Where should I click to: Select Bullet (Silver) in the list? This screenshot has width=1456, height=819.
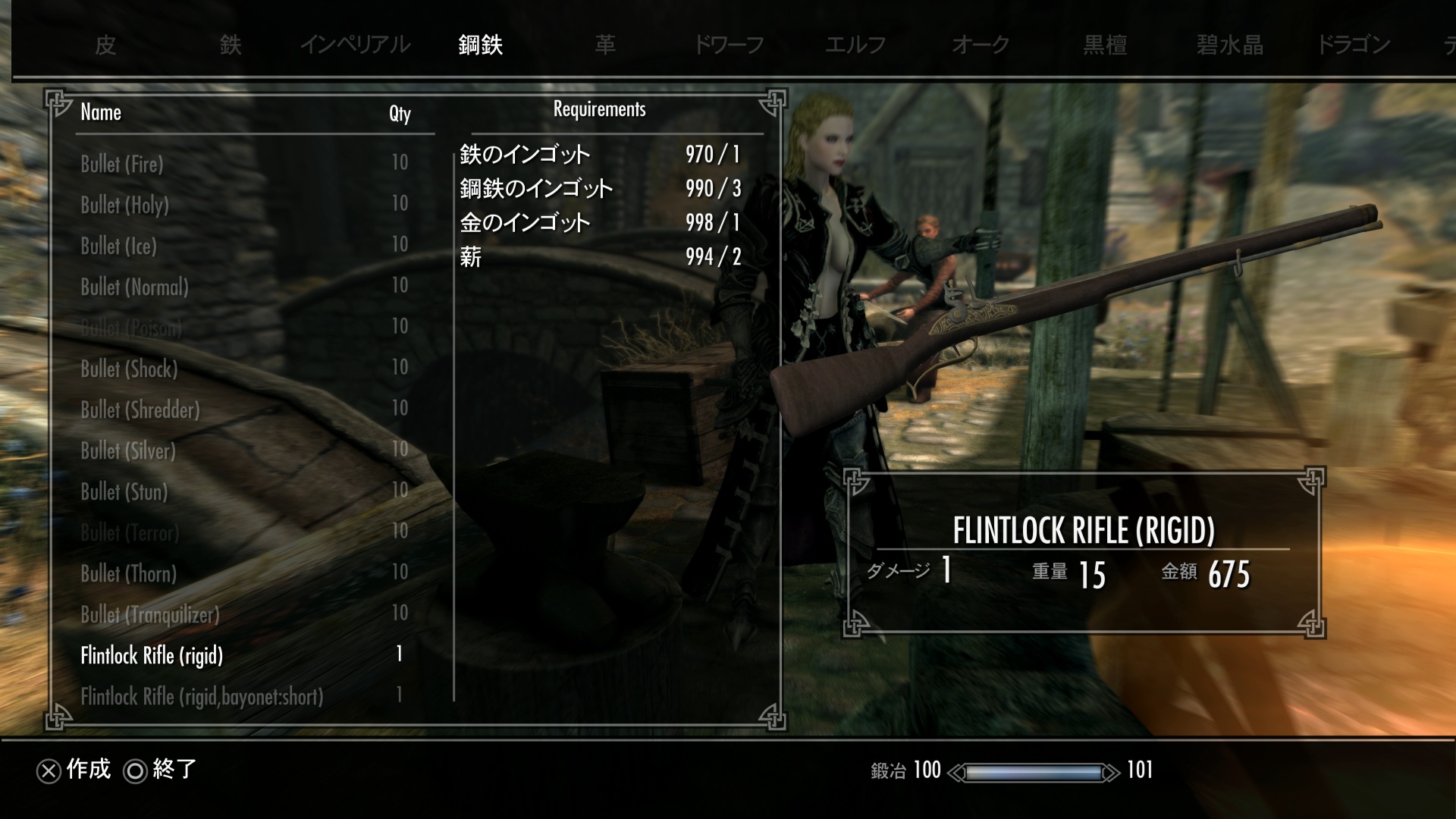coord(128,450)
